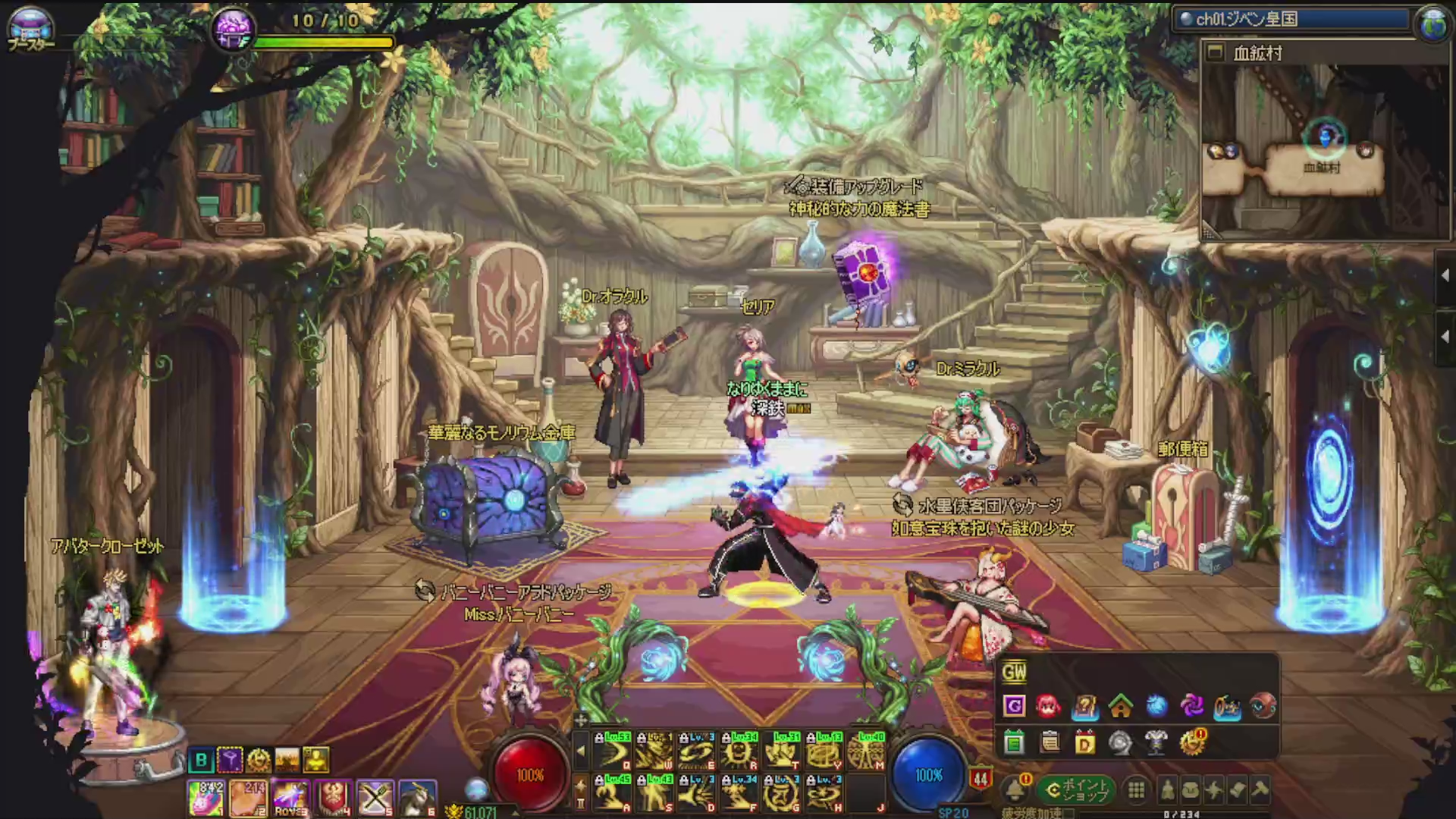Screen dimensions: 1456x819
Task: Open the ポイントショップ point shop
Action: [1076, 790]
